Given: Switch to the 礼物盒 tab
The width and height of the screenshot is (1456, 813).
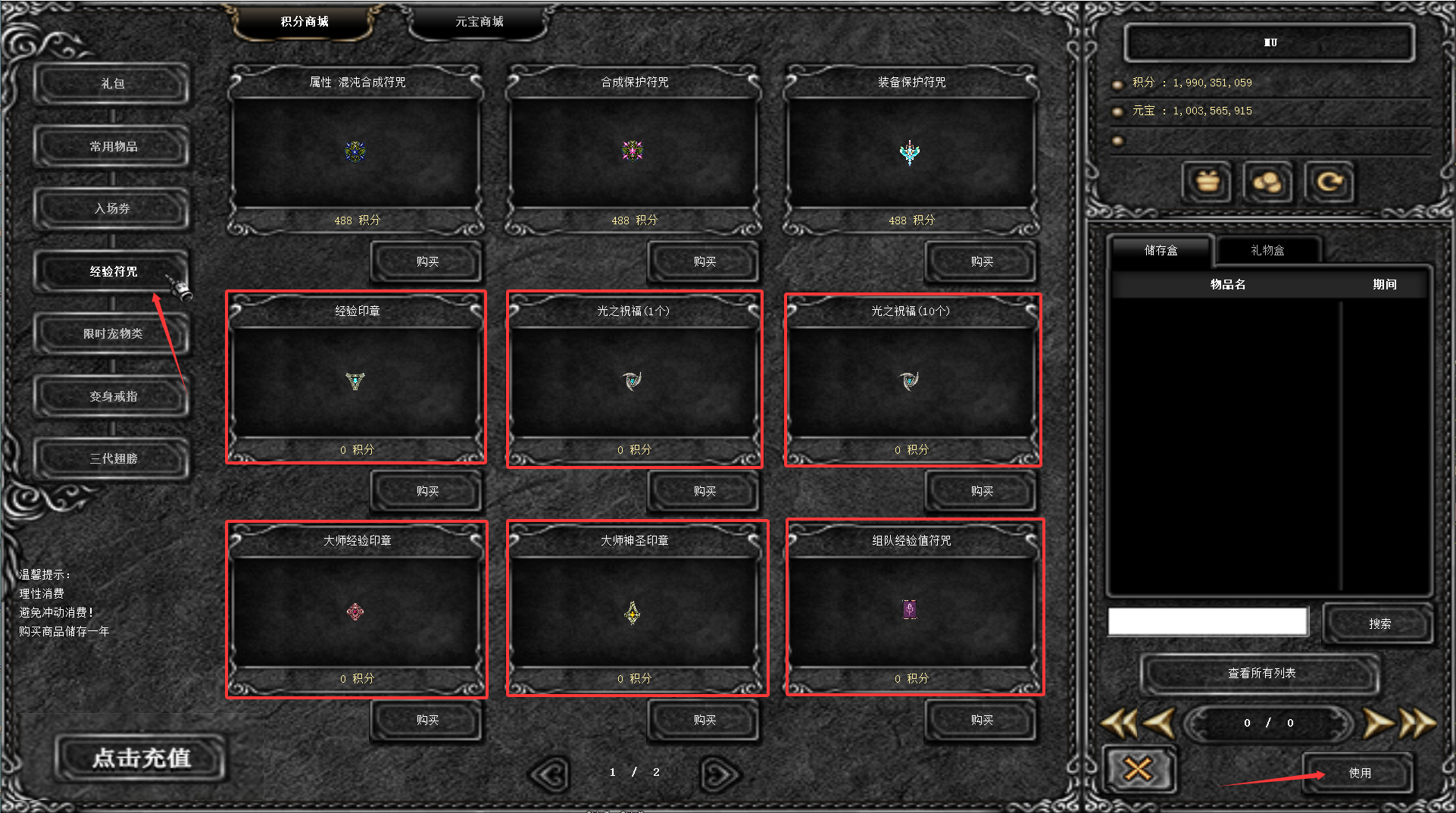Looking at the screenshot, I should (x=1267, y=251).
